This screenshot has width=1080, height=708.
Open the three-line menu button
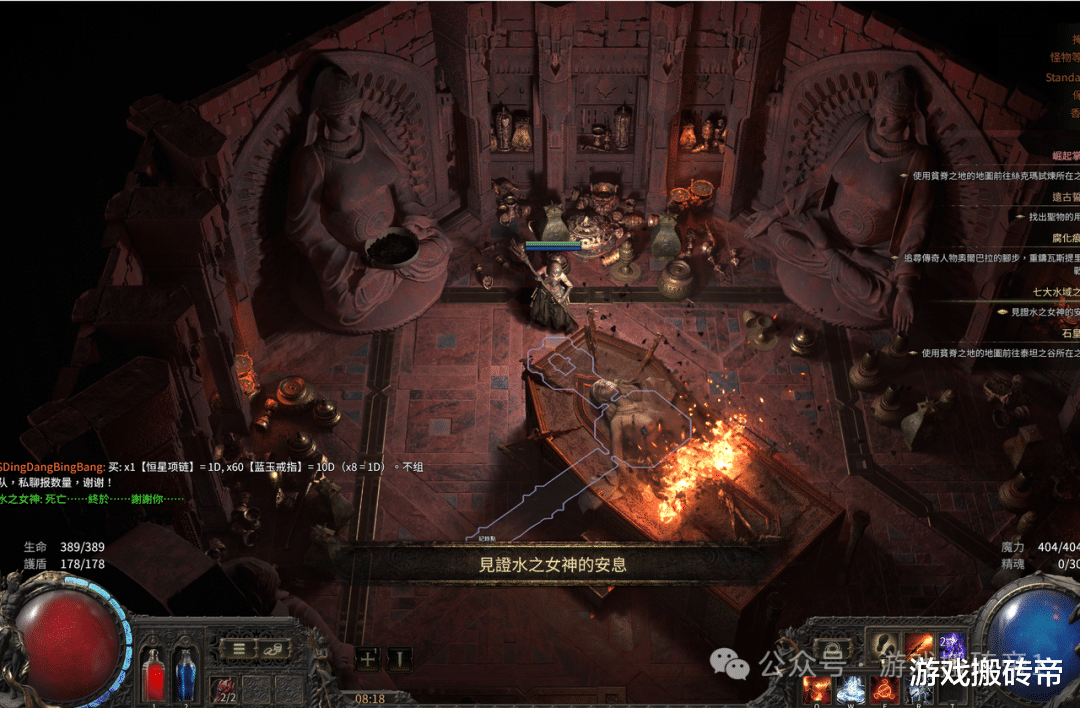[x=239, y=648]
